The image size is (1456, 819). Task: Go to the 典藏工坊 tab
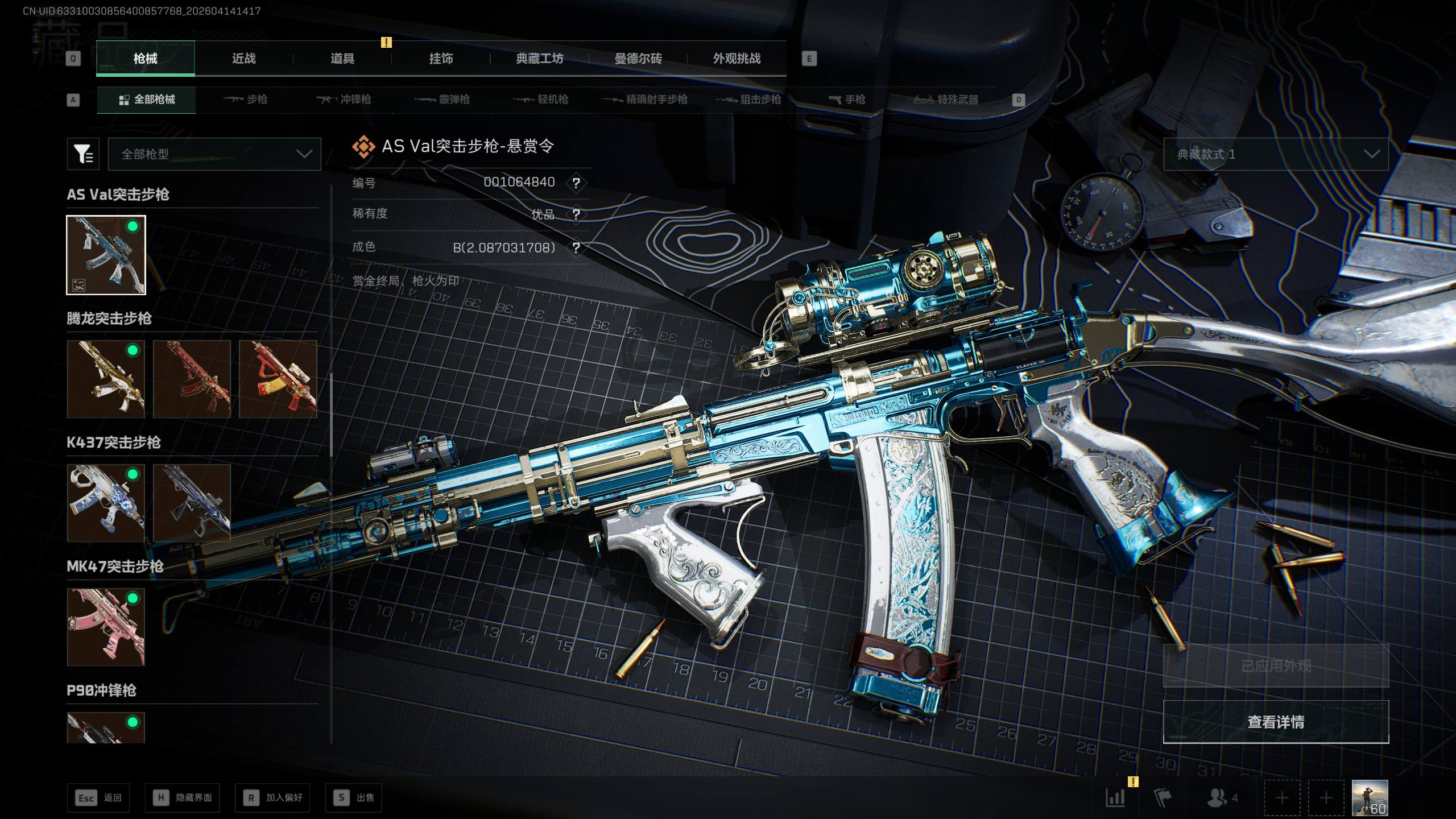[x=539, y=59]
